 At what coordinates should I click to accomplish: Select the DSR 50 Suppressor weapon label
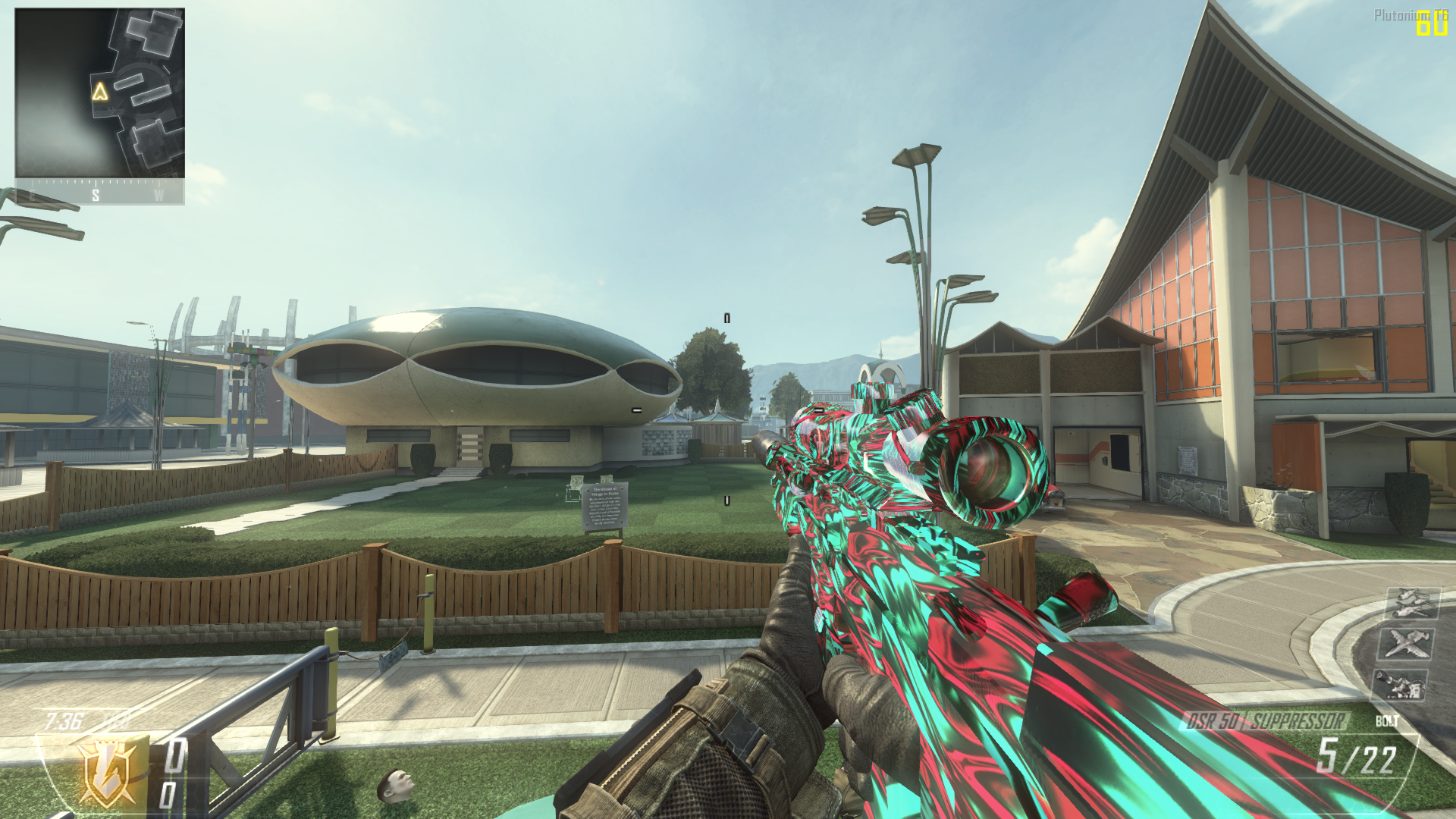(x=1265, y=720)
